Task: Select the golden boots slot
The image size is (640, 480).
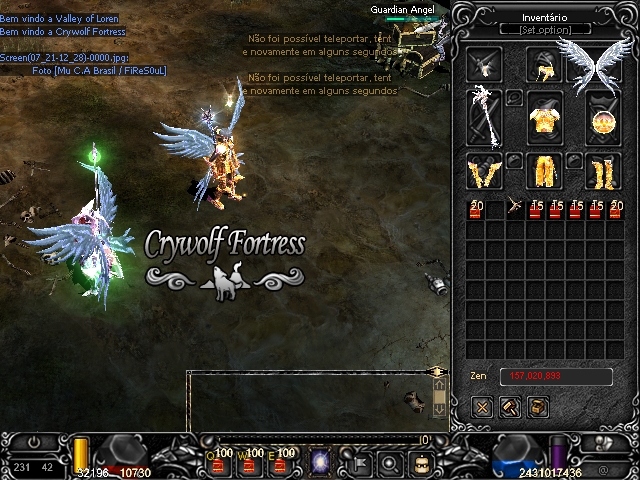Action: 603,171
